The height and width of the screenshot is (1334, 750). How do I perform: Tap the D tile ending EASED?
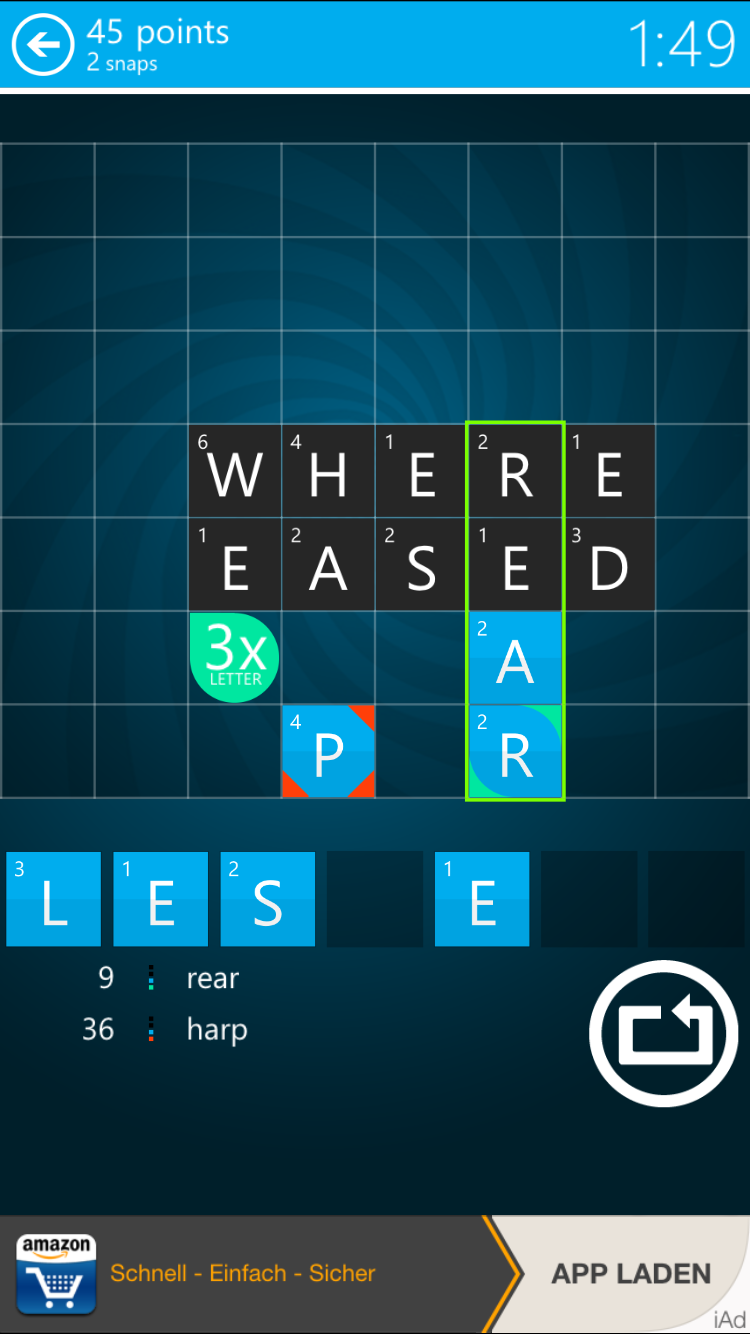tap(608, 565)
